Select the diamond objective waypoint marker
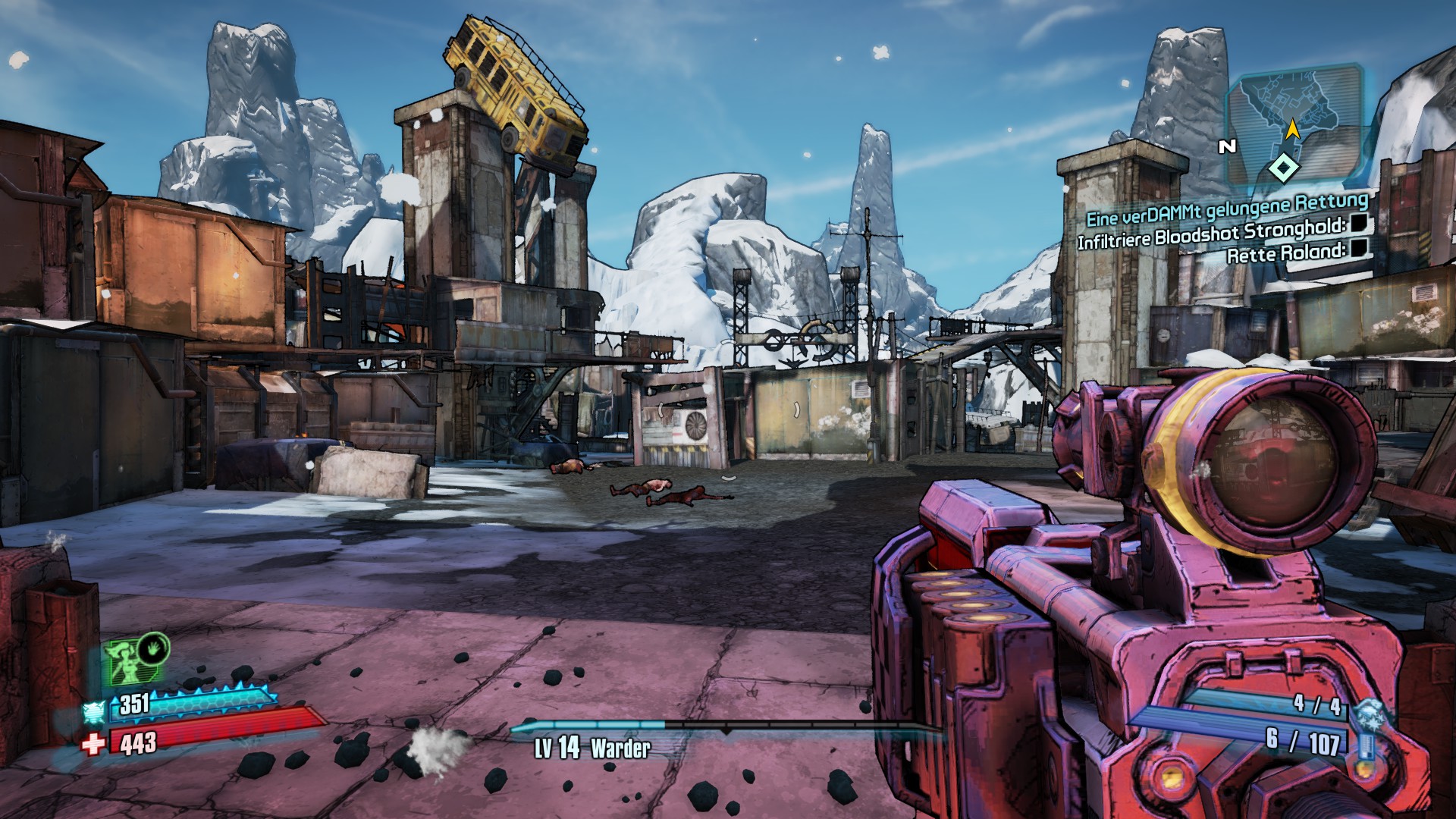1456x819 pixels. [1284, 168]
